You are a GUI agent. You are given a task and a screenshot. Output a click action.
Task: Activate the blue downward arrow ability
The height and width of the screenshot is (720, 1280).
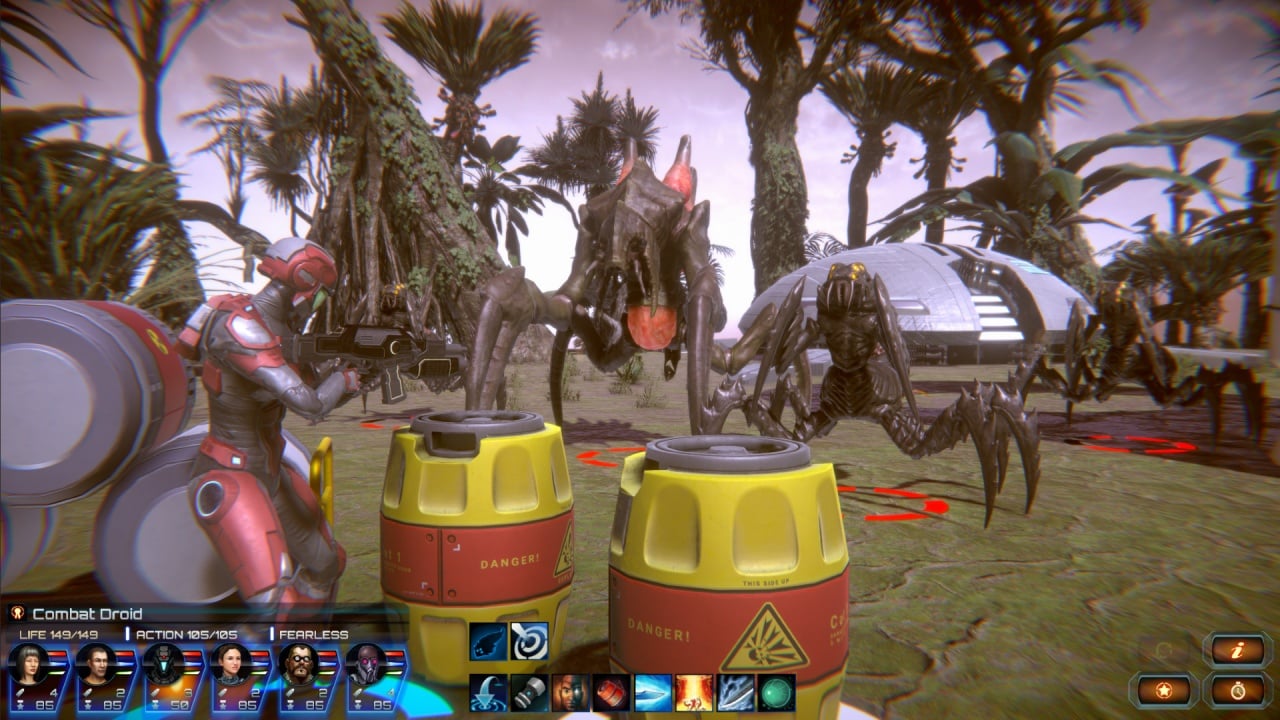[488, 692]
